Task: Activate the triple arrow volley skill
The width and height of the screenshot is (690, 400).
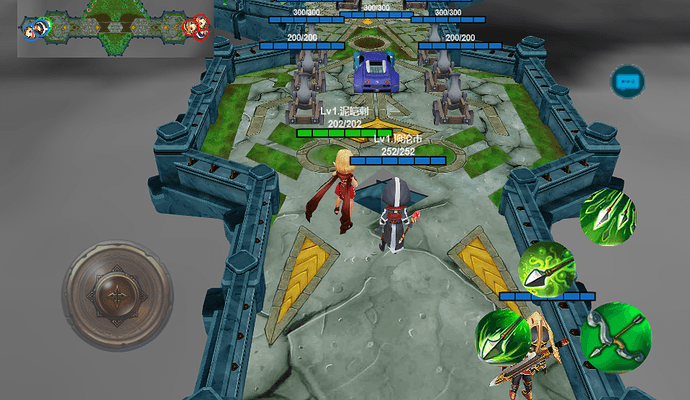Action: pyautogui.click(x=607, y=216)
